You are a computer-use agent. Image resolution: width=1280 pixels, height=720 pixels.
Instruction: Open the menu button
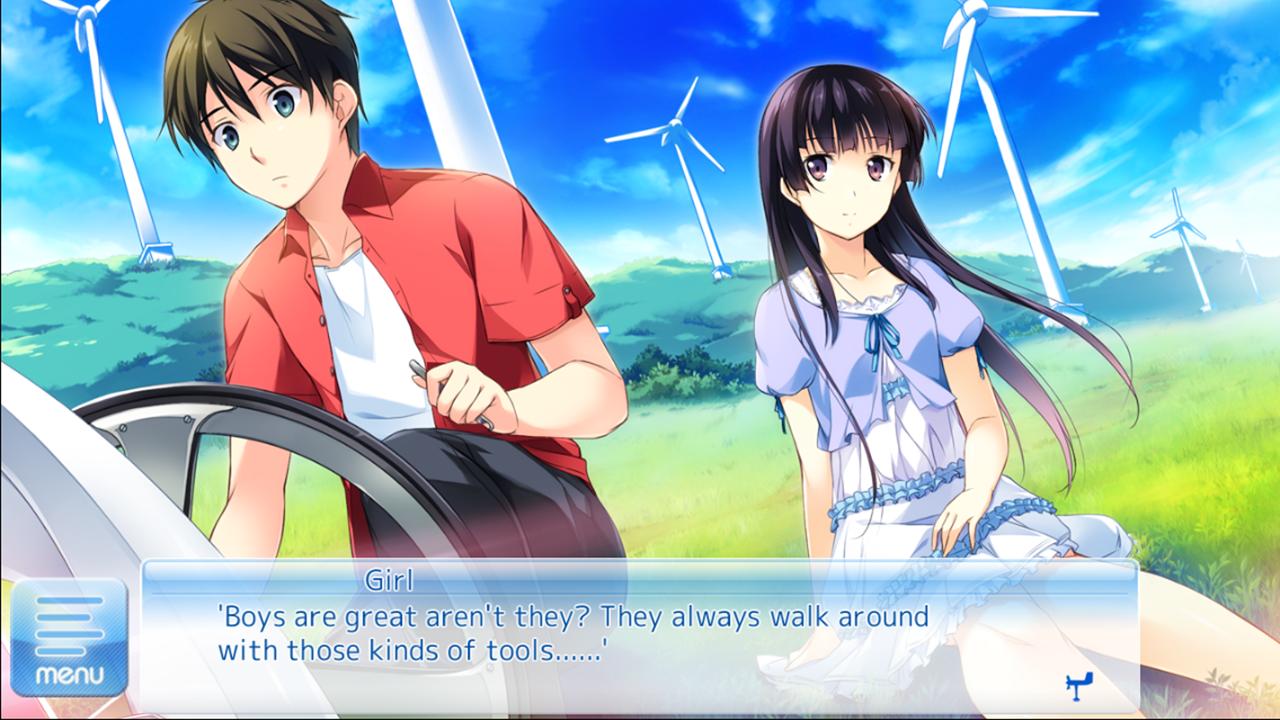[69, 637]
